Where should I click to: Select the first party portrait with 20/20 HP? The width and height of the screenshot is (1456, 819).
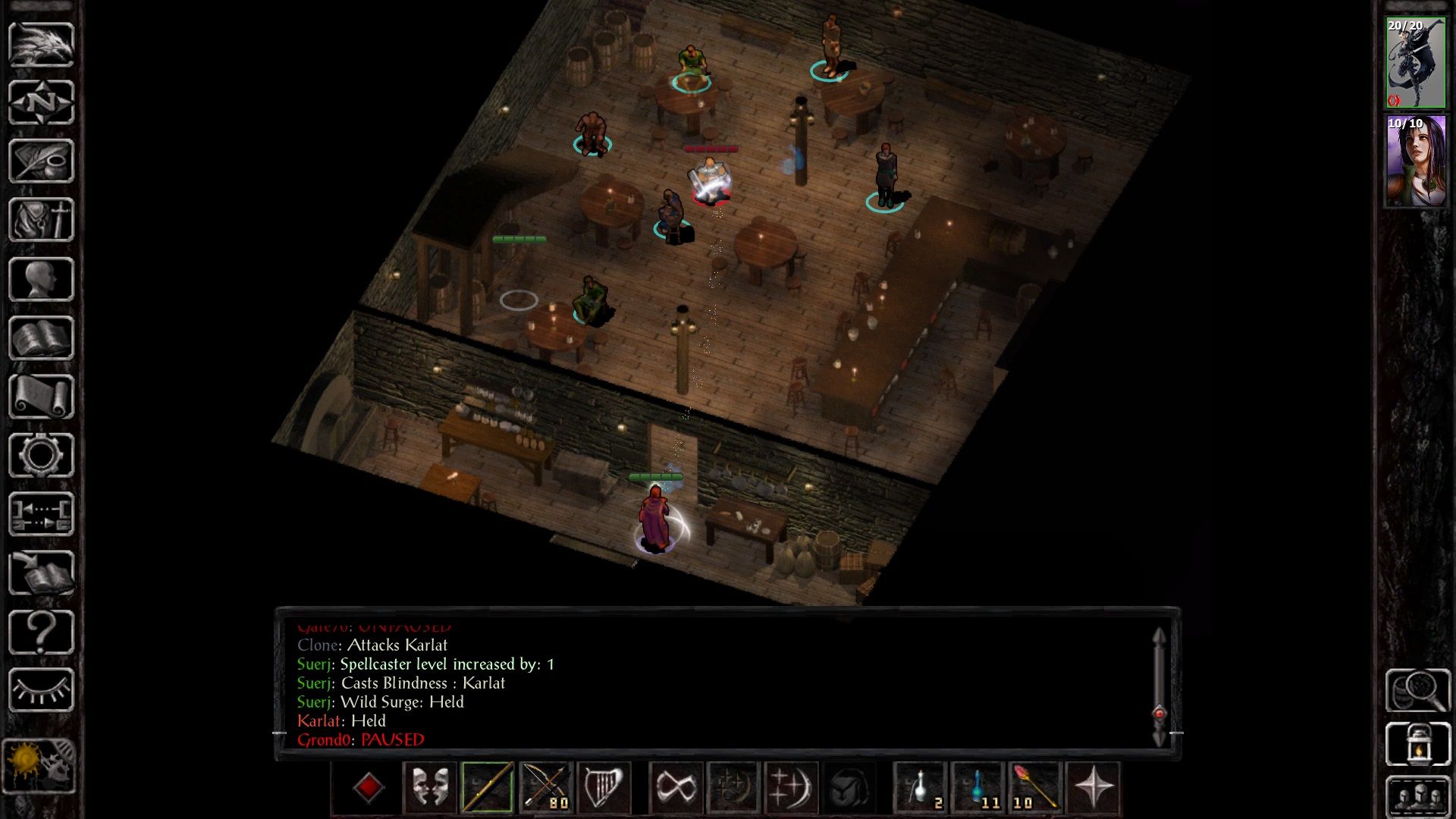tap(1415, 64)
